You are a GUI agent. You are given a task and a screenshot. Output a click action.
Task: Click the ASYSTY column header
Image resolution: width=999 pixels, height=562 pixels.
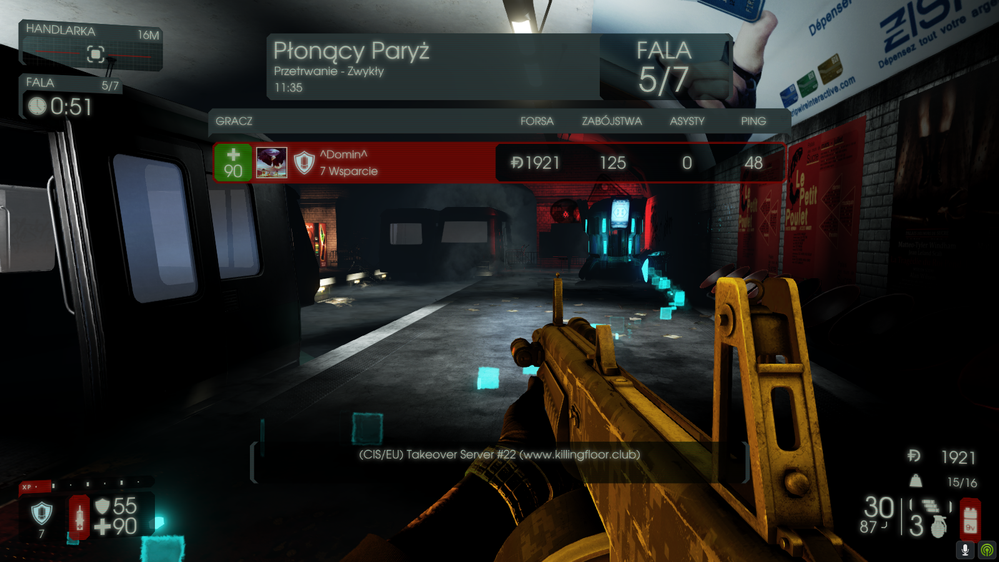click(x=687, y=121)
